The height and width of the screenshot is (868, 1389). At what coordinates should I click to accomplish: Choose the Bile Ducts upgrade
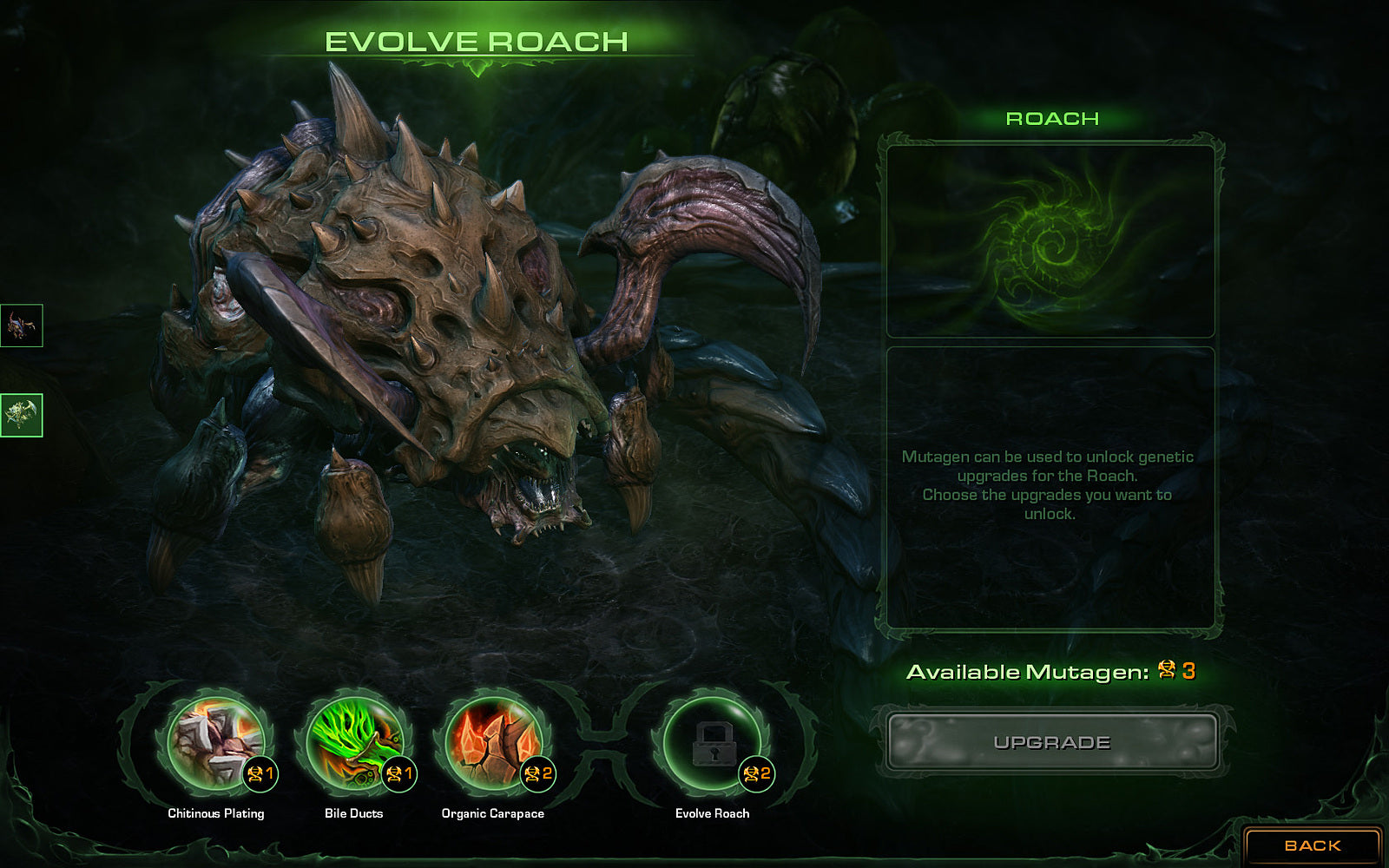(x=354, y=744)
